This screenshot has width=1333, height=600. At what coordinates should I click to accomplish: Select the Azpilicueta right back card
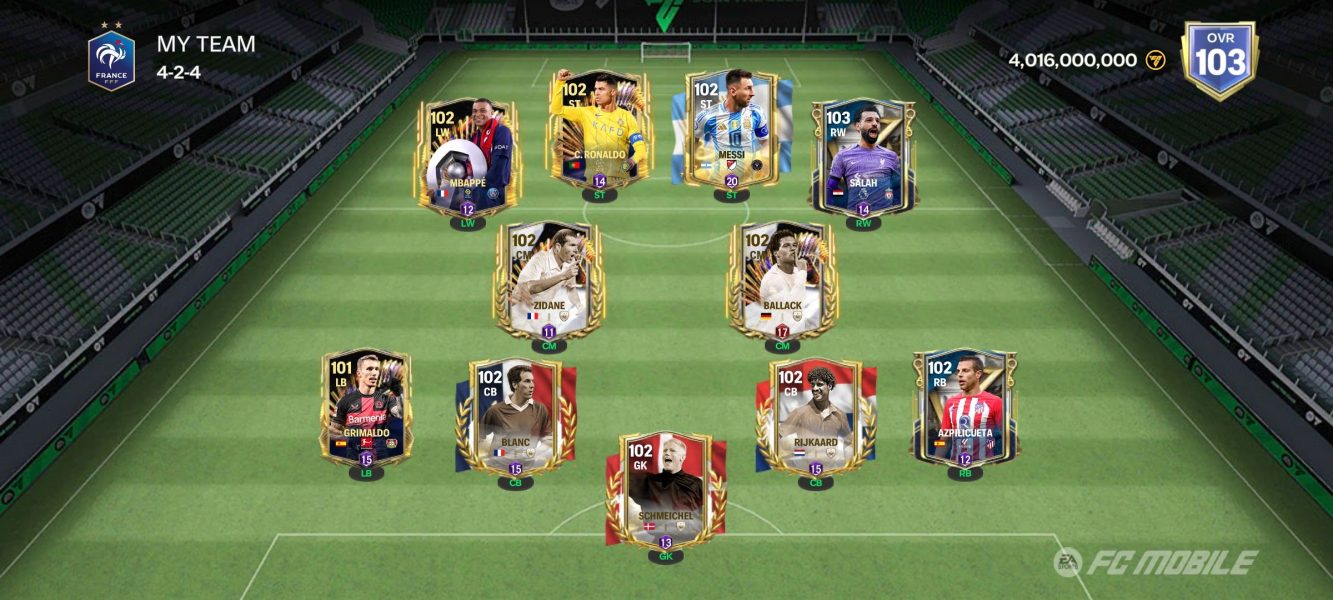pyautogui.click(x=965, y=407)
